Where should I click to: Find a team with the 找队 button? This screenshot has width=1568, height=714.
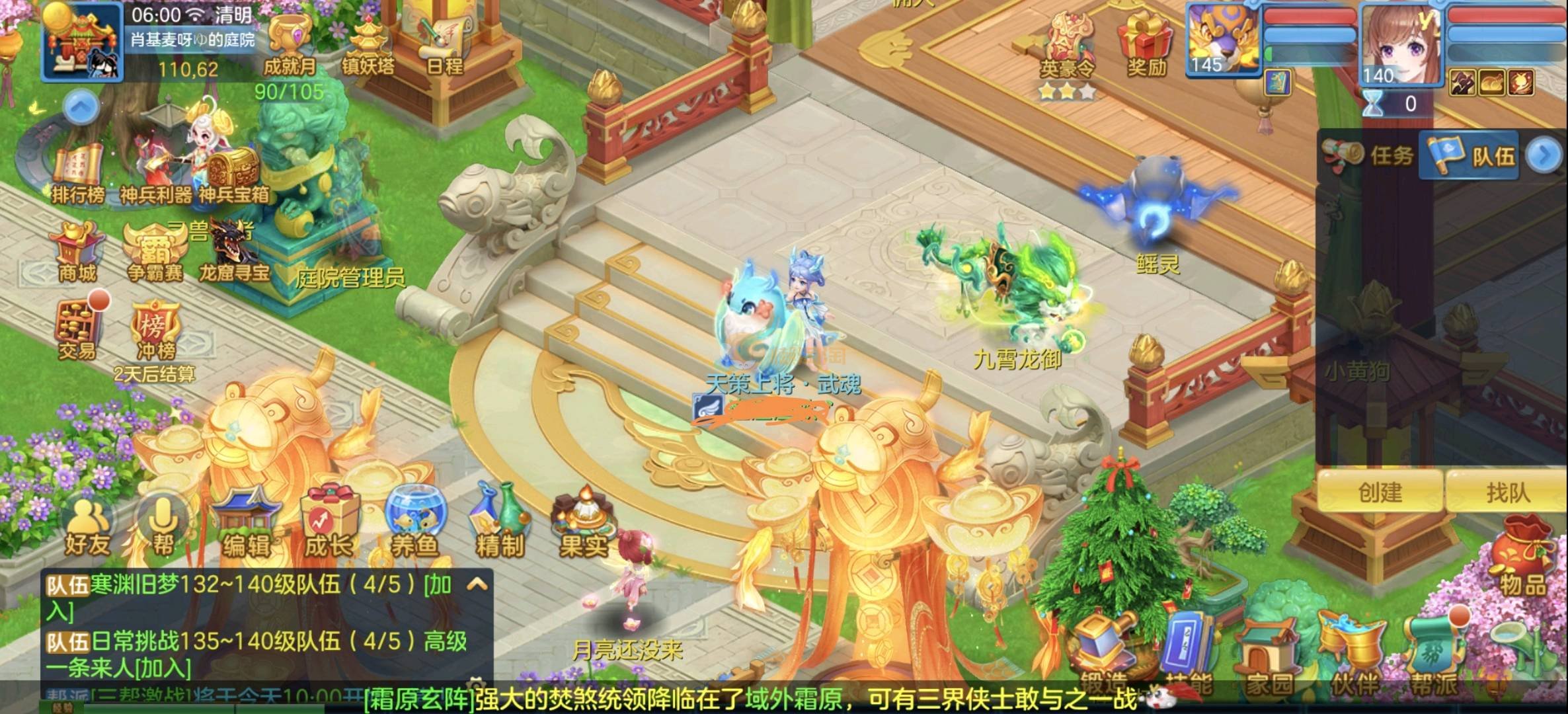pyautogui.click(x=1507, y=492)
